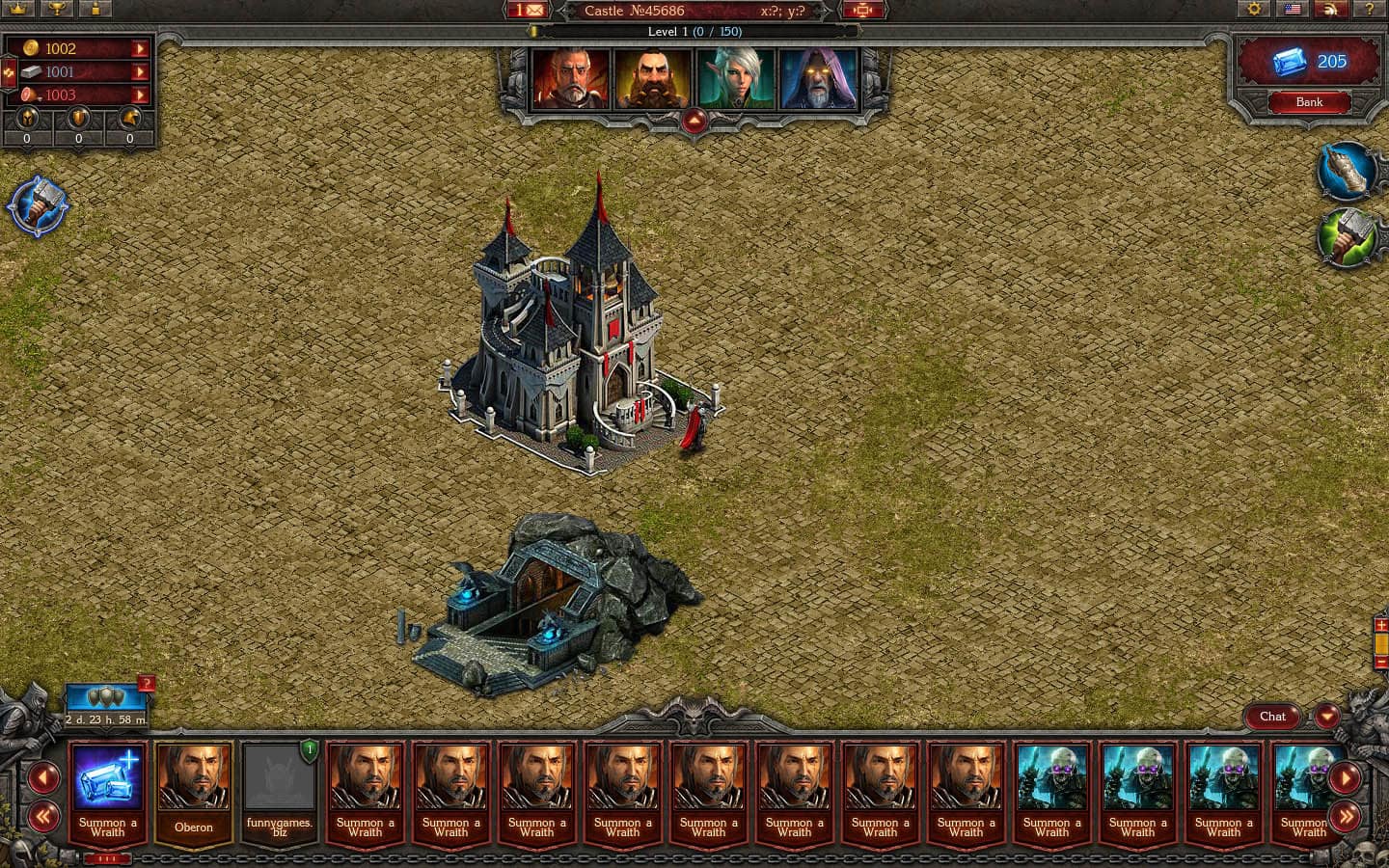Image resolution: width=1389 pixels, height=868 pixels.
Task: Open the Chat window
Action: tap(1271, 717)
